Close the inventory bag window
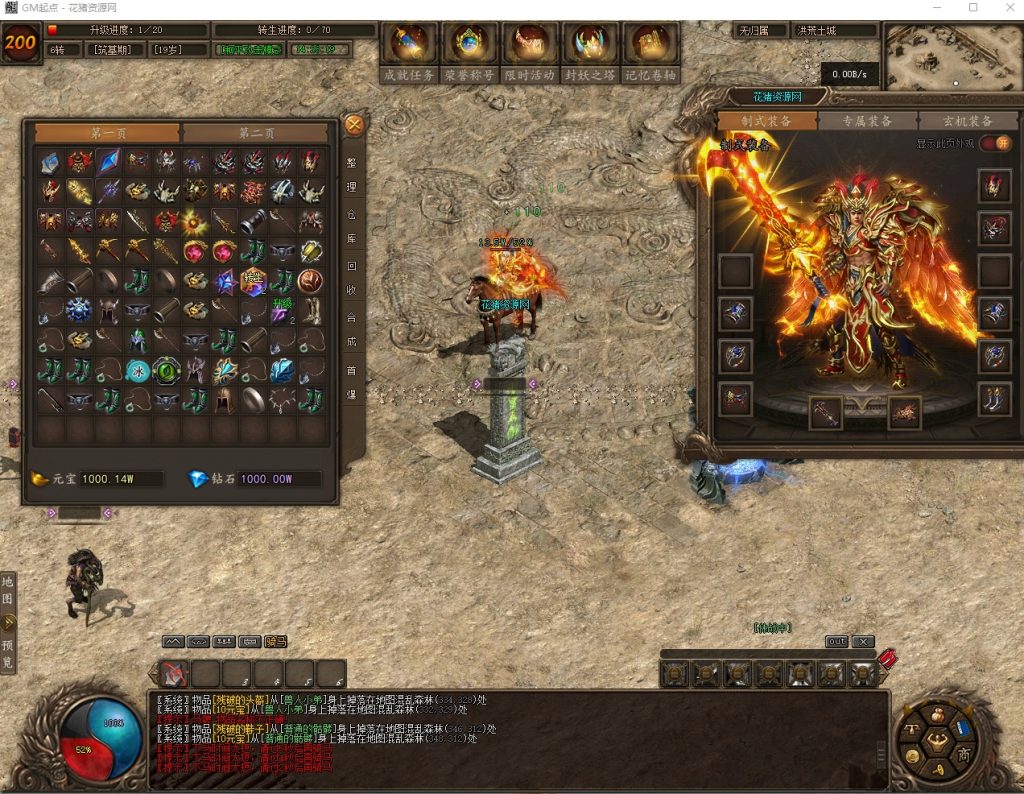Screen dimensions: 1024x794 (354, 125)
